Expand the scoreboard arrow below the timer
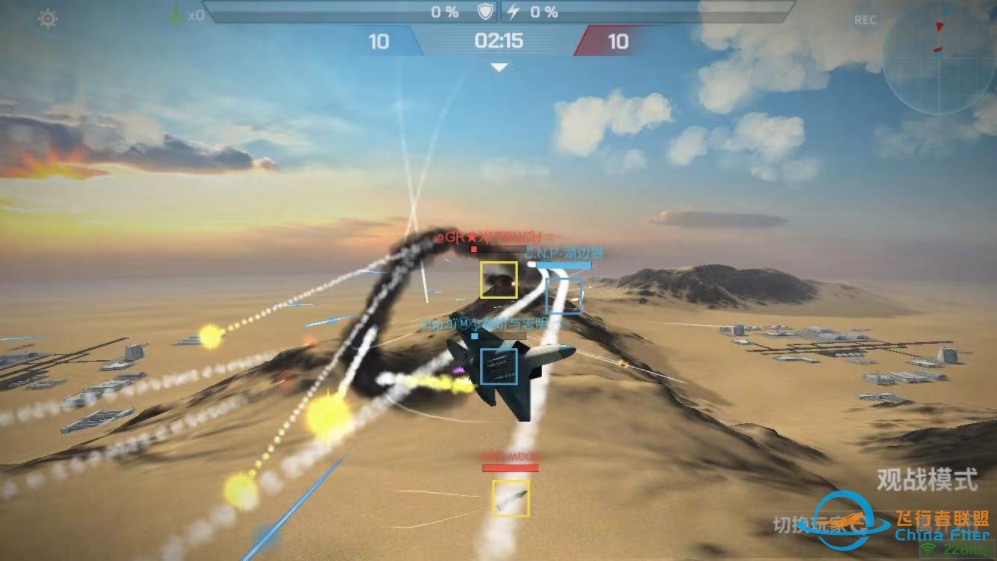 (x=499, y=67)
